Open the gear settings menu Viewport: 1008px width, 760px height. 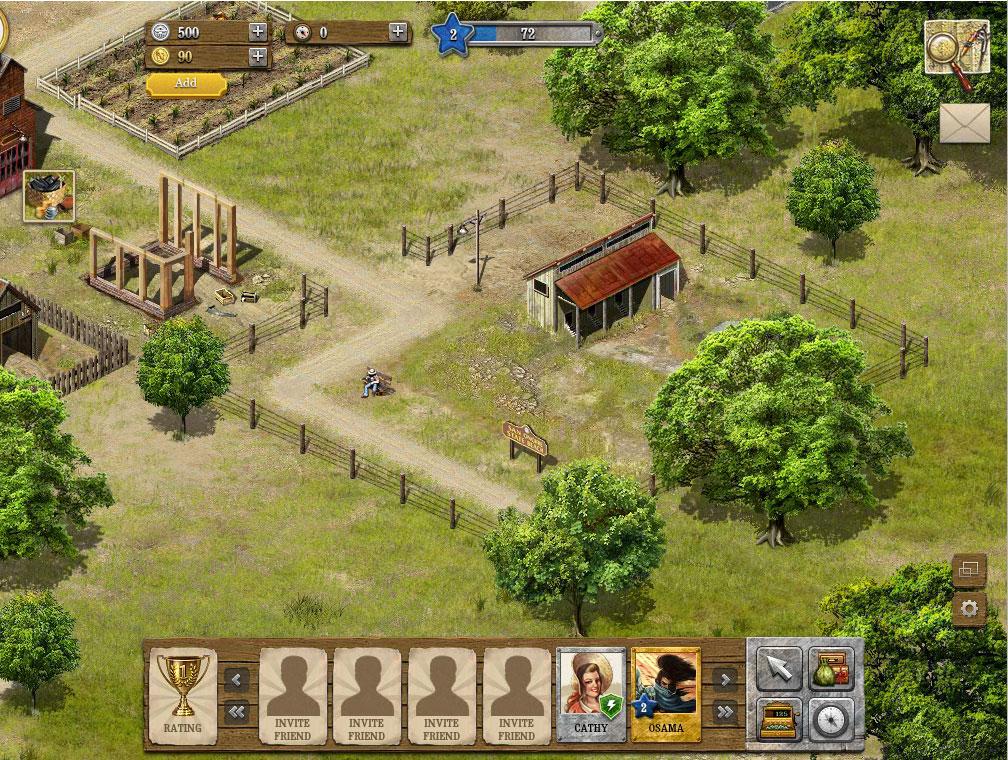point(969,608)
